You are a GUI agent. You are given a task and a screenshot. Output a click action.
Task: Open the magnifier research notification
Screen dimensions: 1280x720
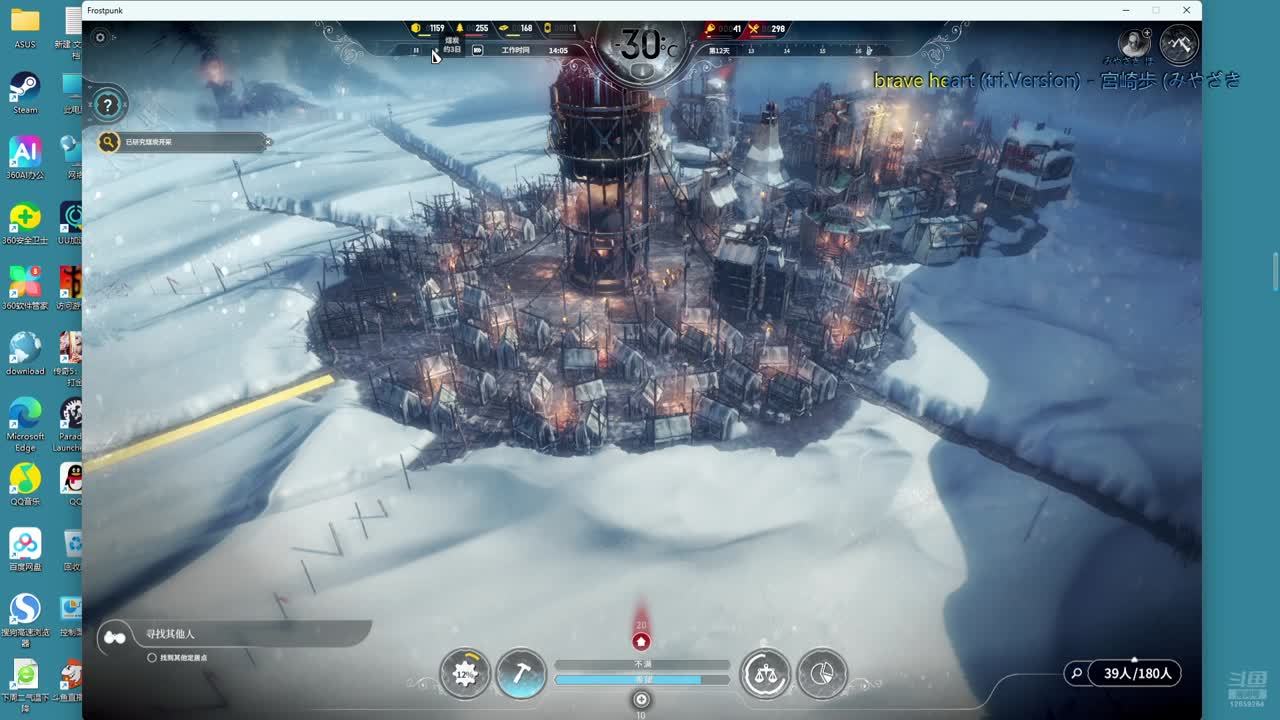(x=109, y=142)
